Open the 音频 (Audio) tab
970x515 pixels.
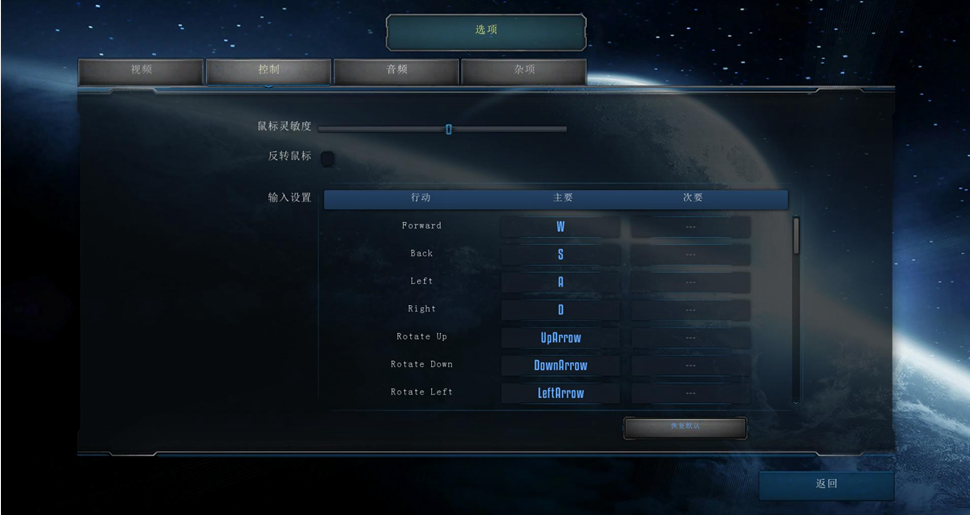point(396,71)
